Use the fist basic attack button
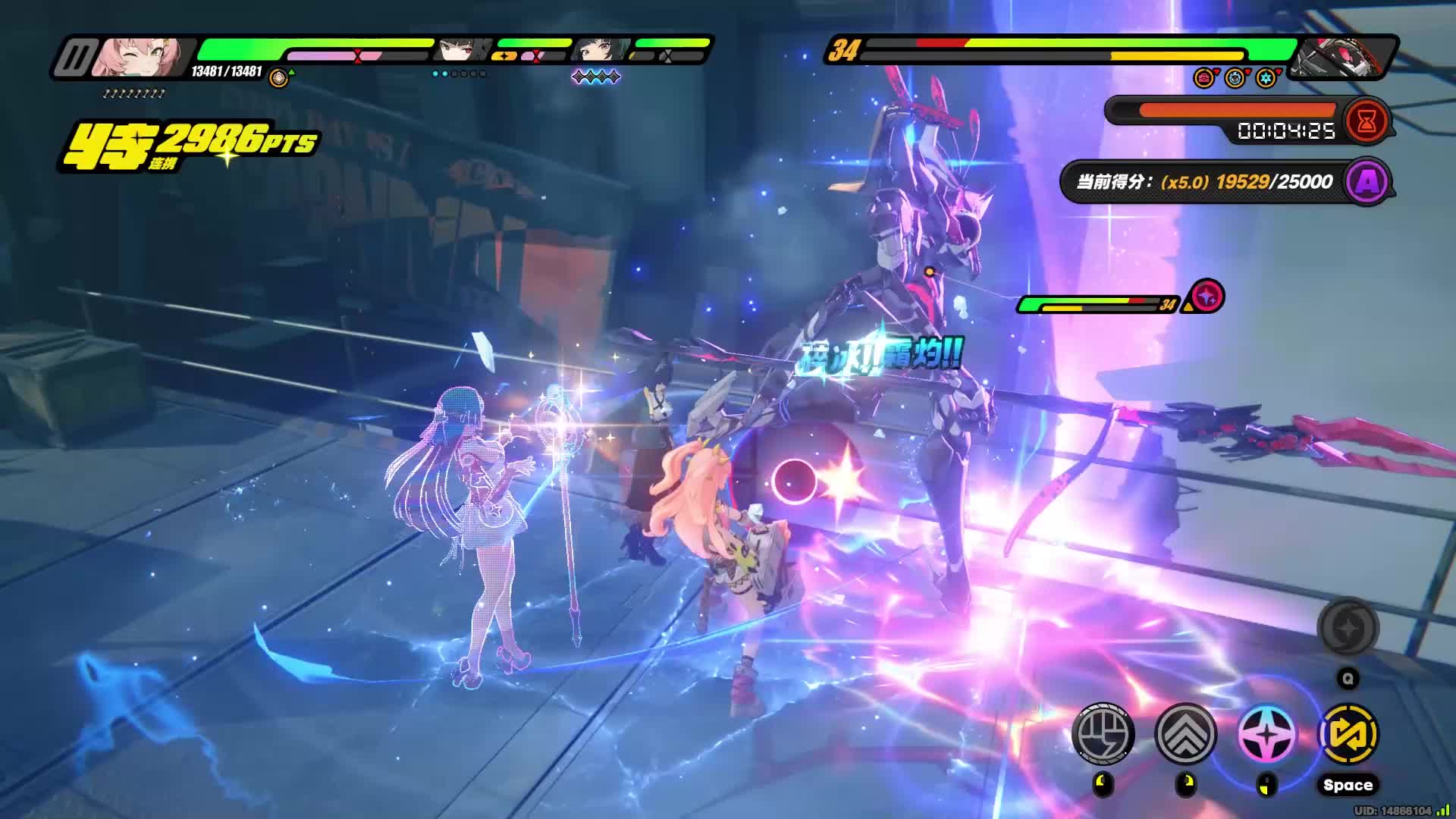Viewport: 1456px width, 819px height. click(x=1103, y=733)
